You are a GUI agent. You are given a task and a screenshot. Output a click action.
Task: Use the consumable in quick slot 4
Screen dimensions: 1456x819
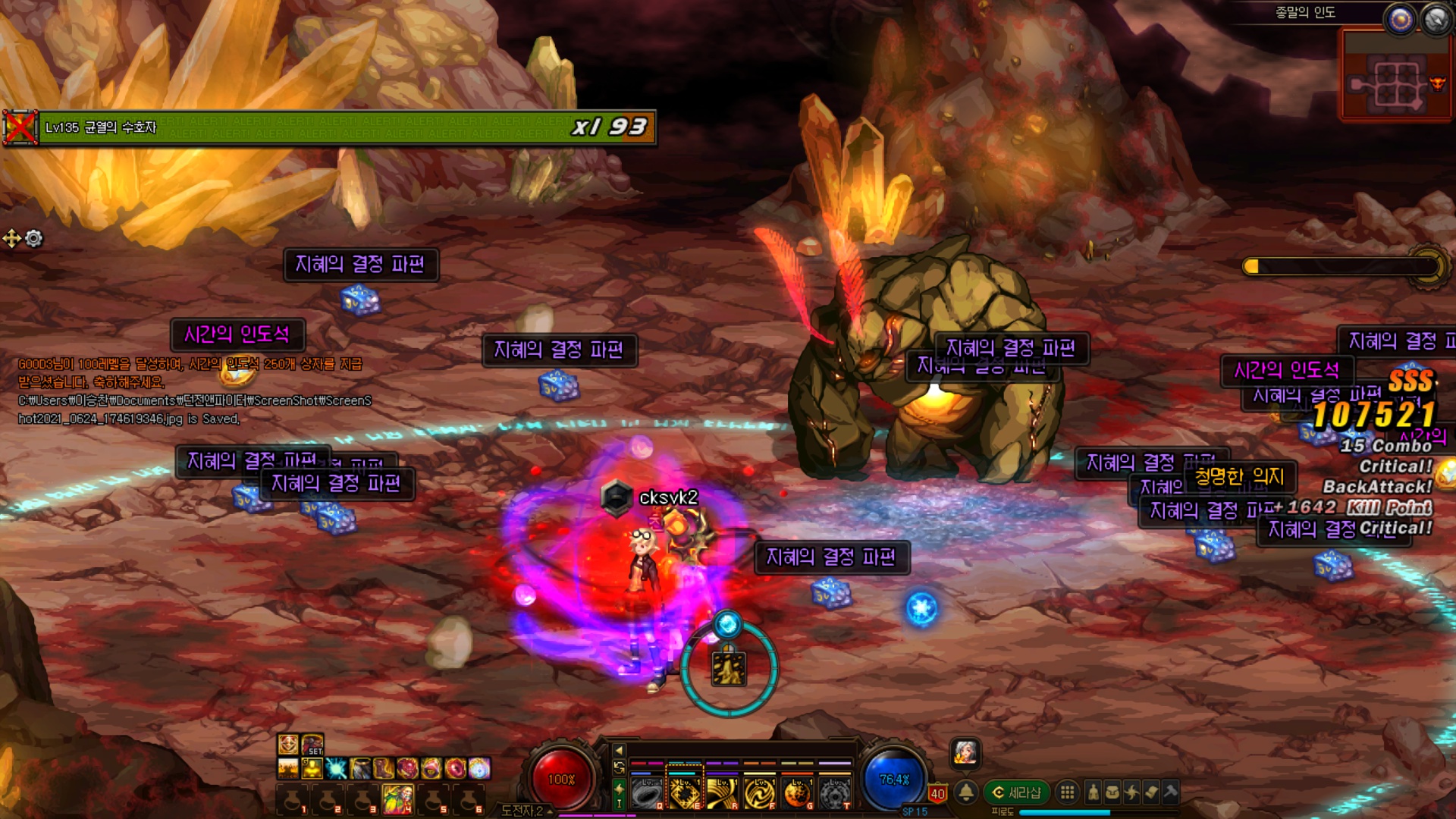(x=397, y=799)
